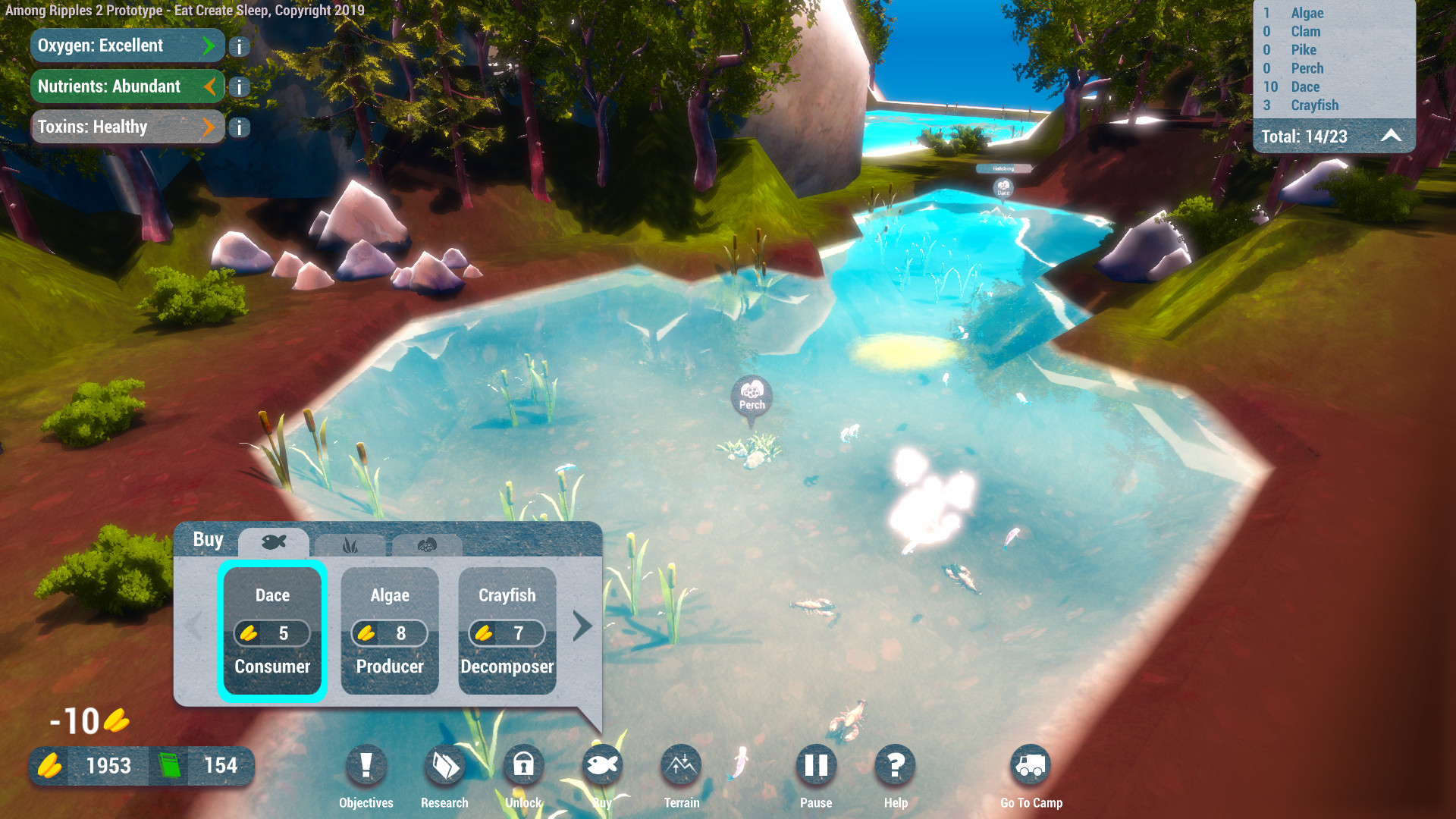Switch to the shellfish Buy tab
The width and height of the screenshot is (1456, 819).
tap(427, 544)
